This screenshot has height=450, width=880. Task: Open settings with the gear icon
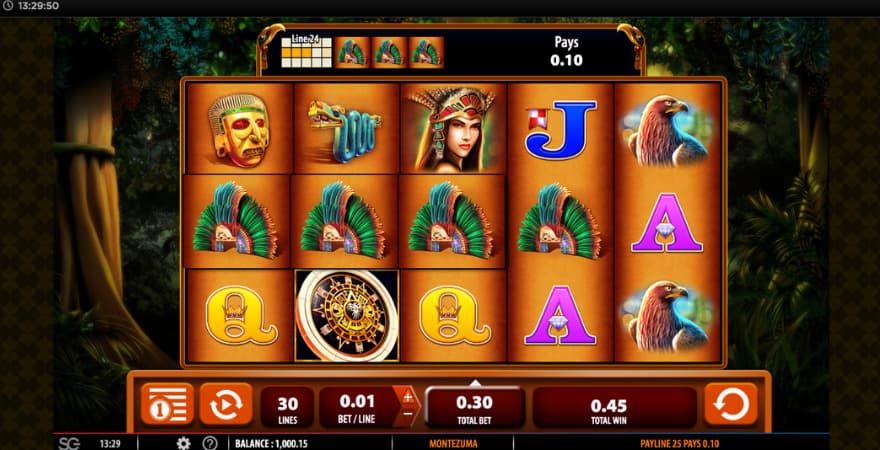pyautogui.click(x=184, y=443)
